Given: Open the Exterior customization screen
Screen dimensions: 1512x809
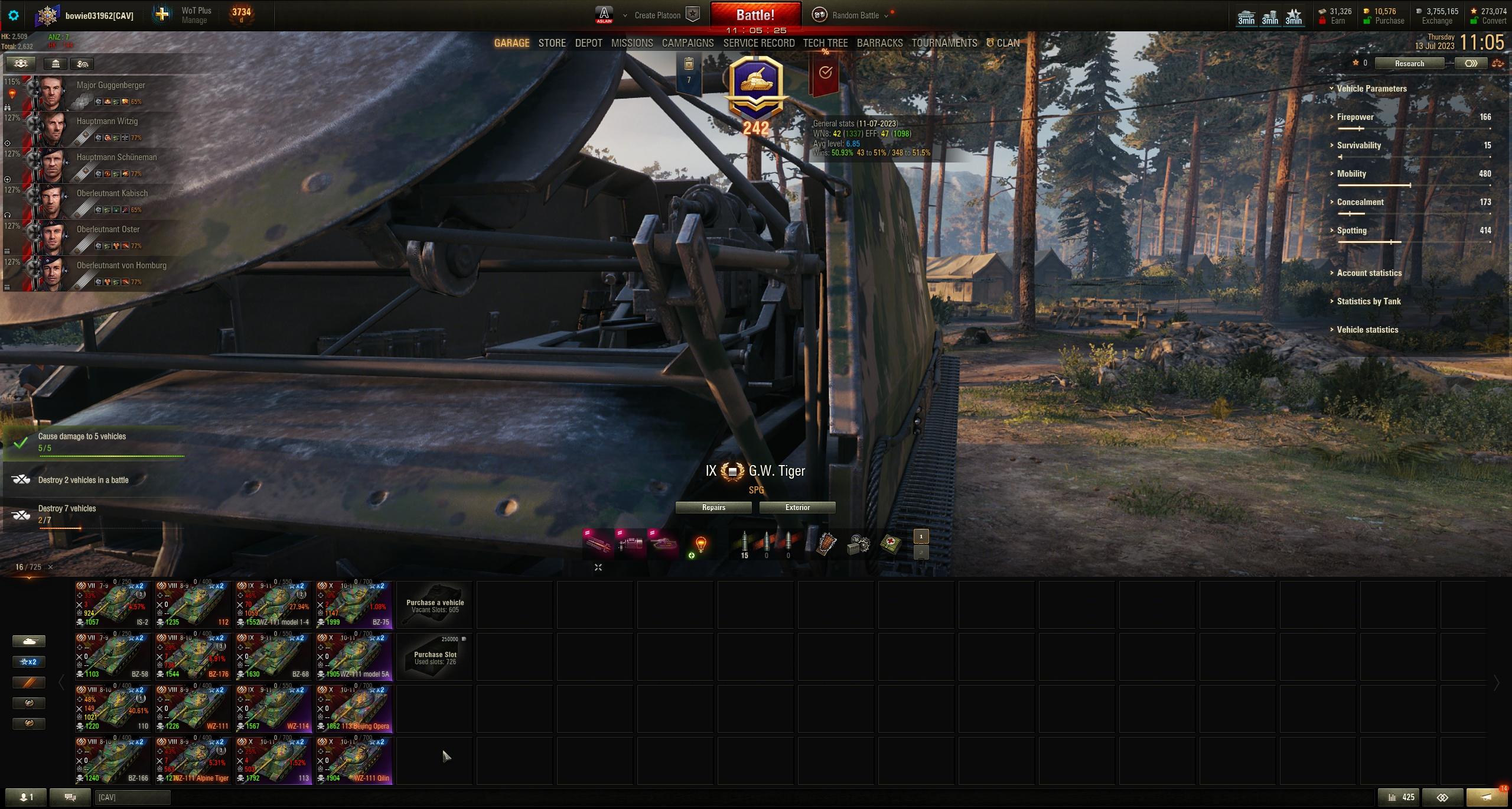Looking at the screenshot, I should coord(797,507).
